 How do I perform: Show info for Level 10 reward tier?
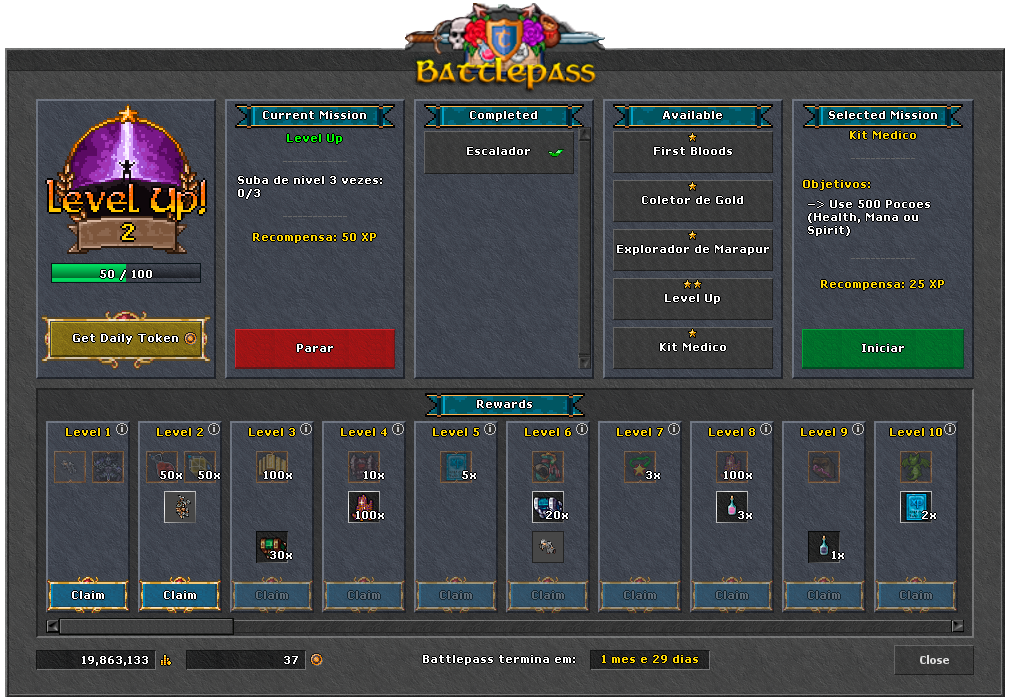point(950,430)
